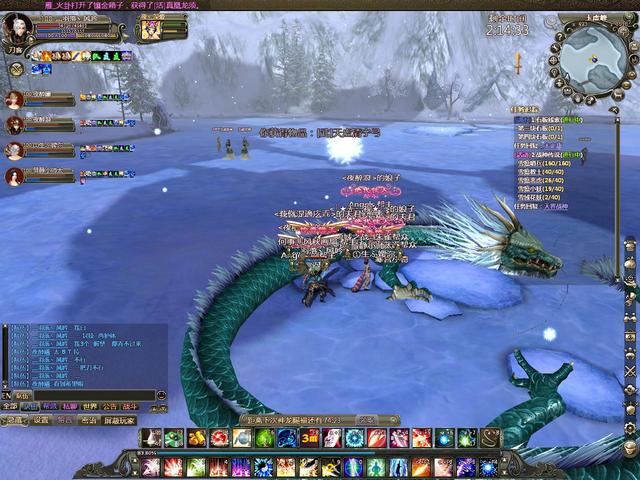Use the orange 3m timer hotbar skill
Screen dimensions: 640x480
[x=310, y=438]
